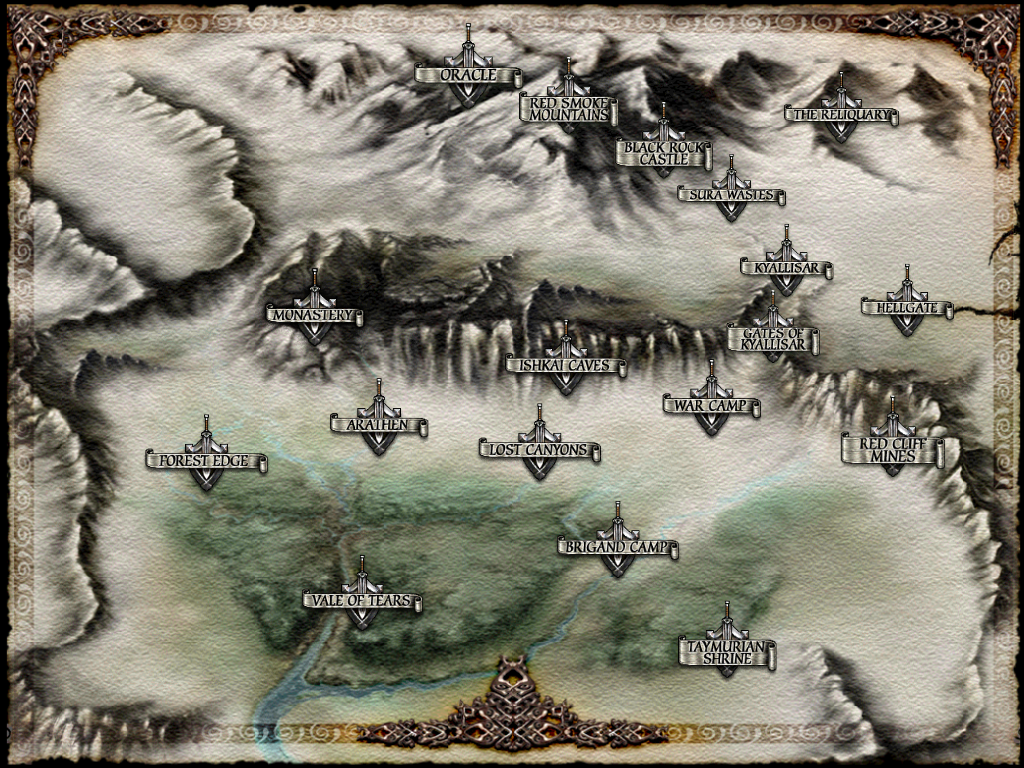Select the War Camp destination

pyautogui.click(x=711, y=406)
